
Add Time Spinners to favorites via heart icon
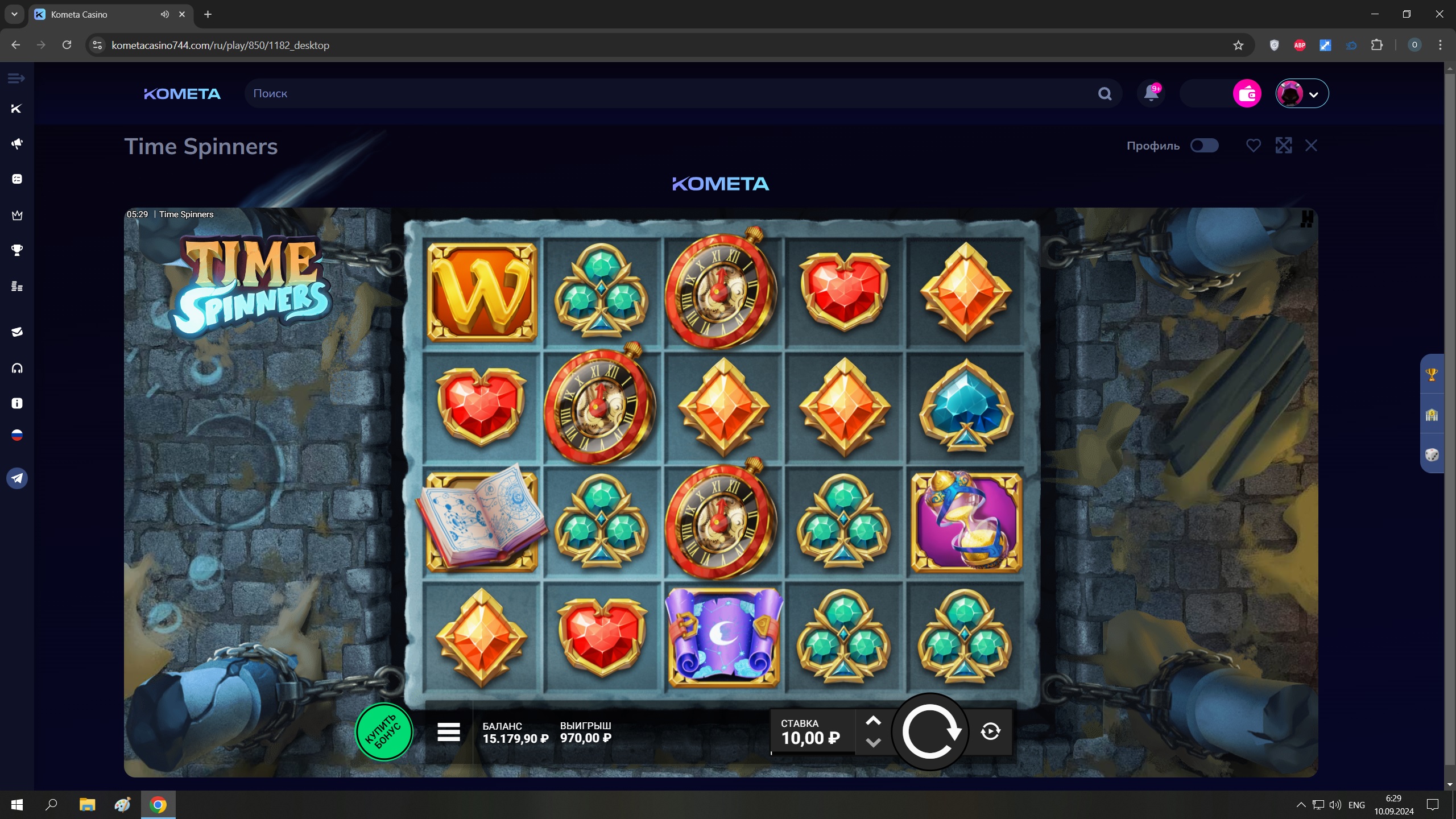(x=1254, y=146)
